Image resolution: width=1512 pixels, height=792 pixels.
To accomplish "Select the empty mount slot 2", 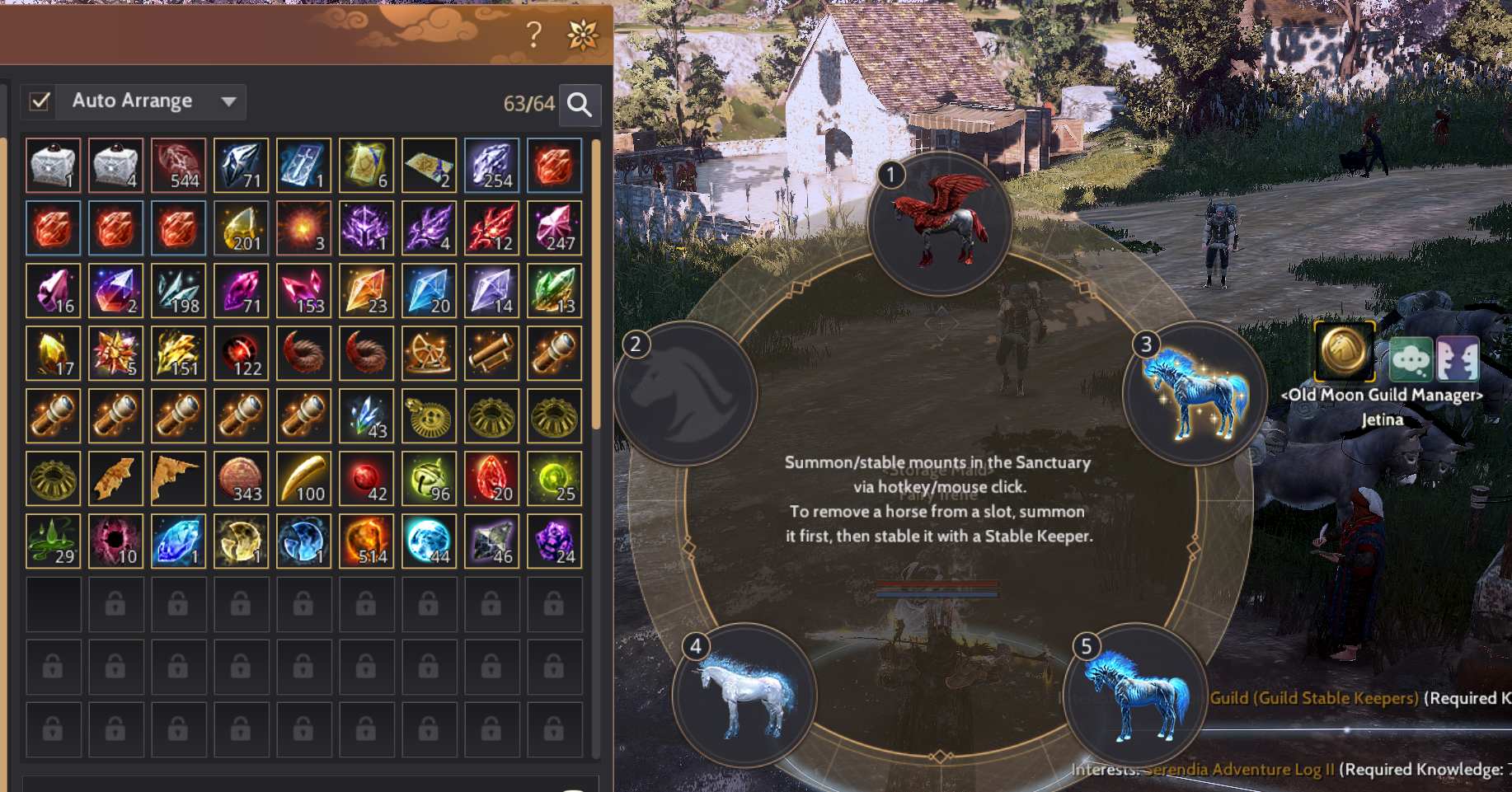I will point(686,392).
